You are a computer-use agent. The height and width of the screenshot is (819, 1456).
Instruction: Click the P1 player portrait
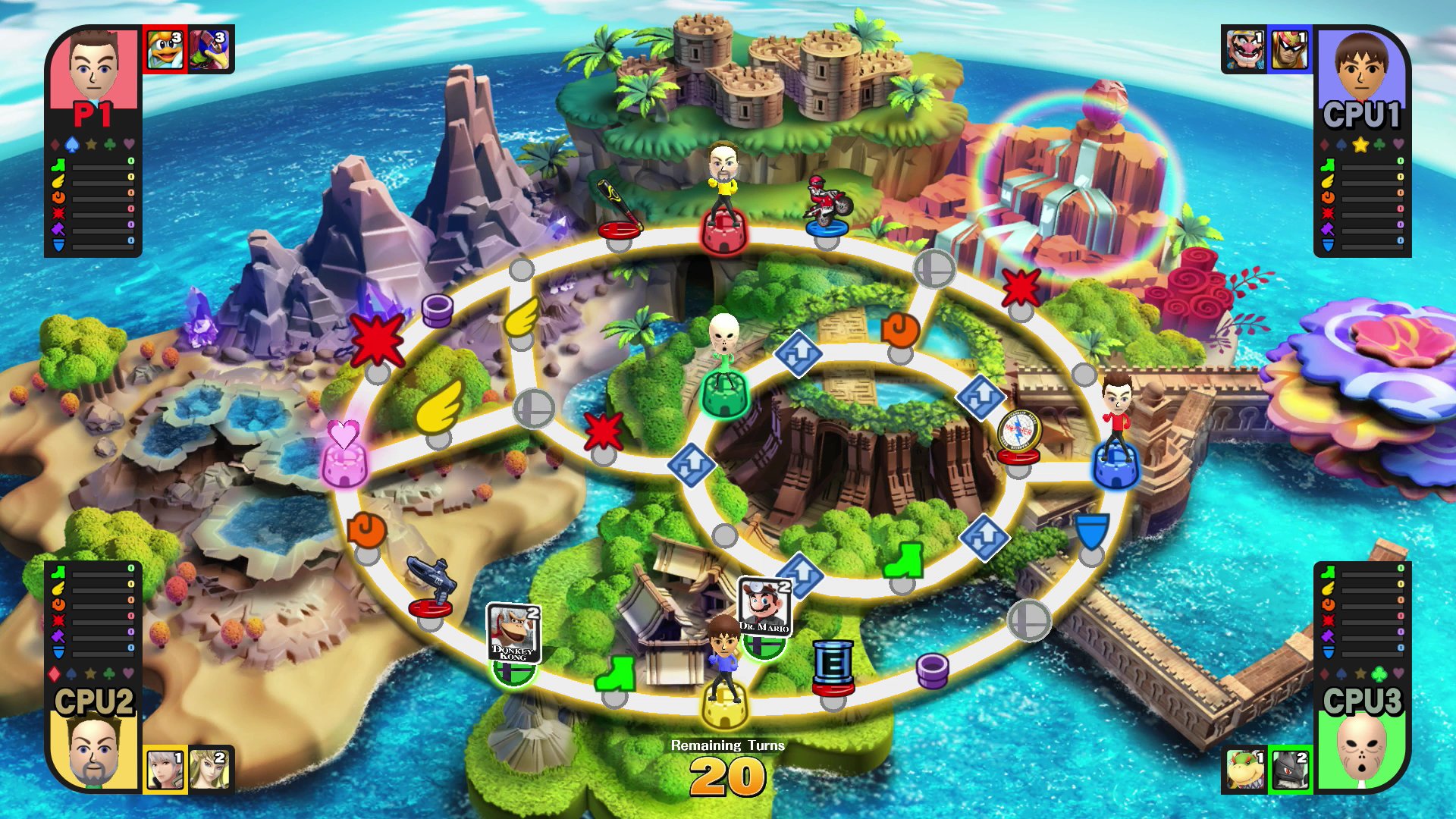94,70
